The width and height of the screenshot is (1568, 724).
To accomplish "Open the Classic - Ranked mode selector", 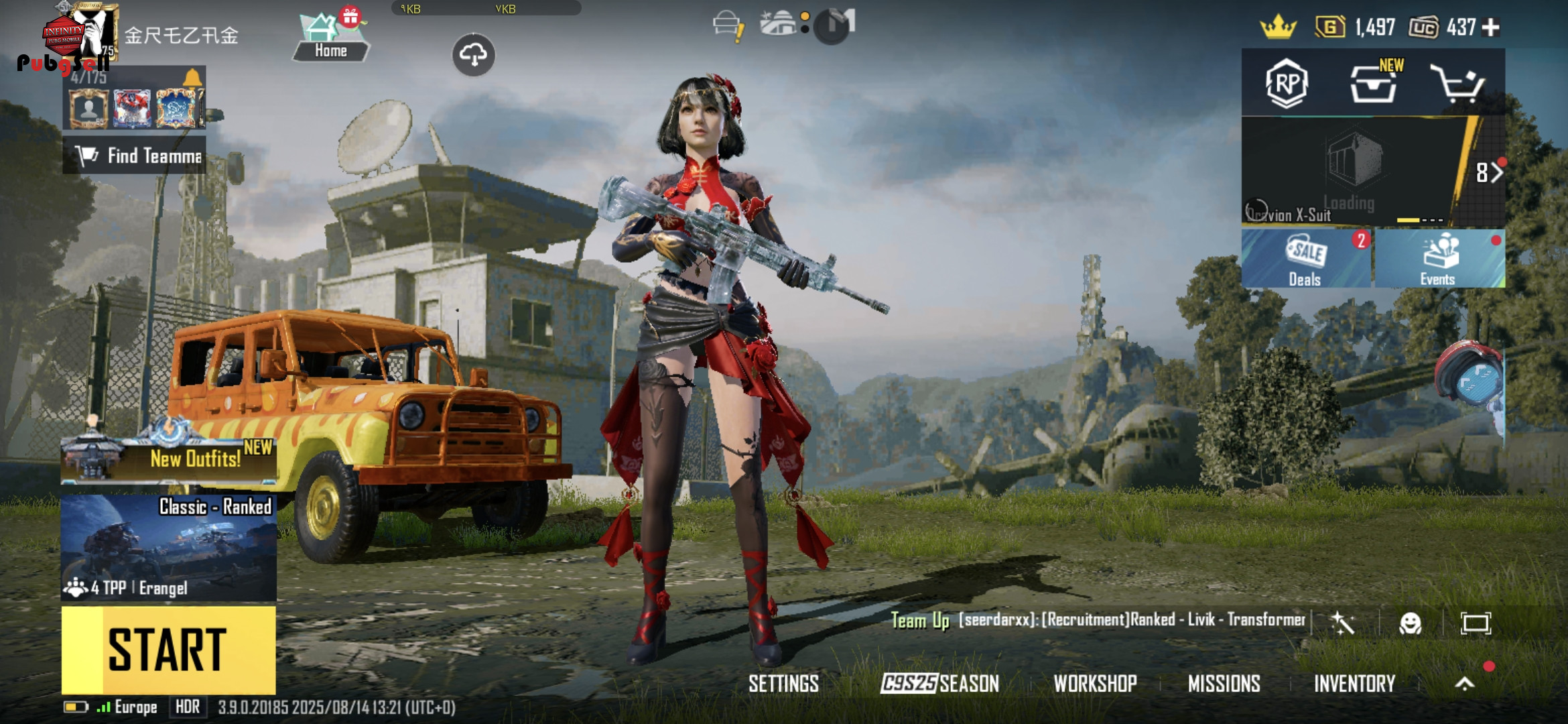I will [168, 547].
